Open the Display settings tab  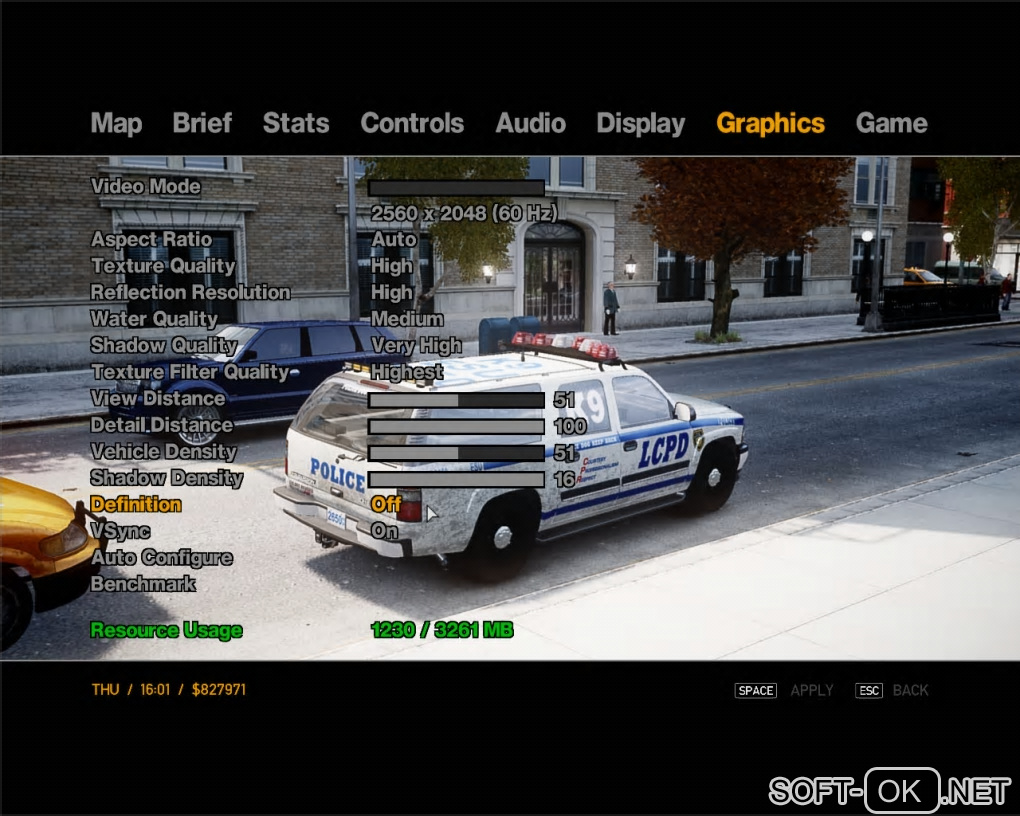[x=640, y=124]
